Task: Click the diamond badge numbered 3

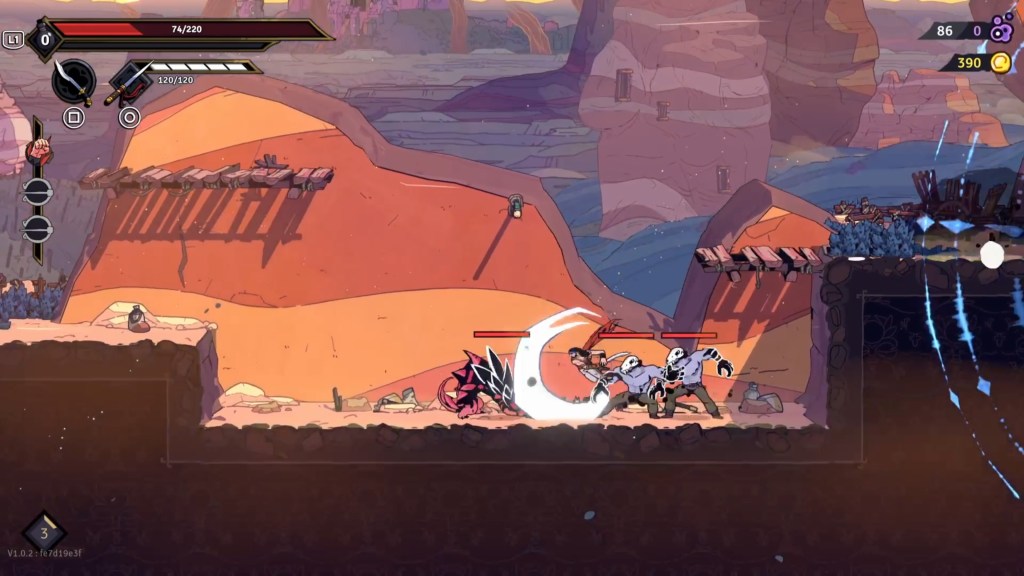Action: point(44,531)
